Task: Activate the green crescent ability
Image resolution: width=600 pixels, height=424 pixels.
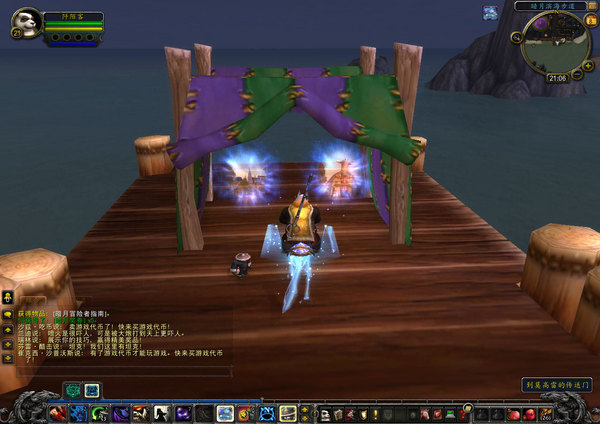Action: [x=98, y=413]
